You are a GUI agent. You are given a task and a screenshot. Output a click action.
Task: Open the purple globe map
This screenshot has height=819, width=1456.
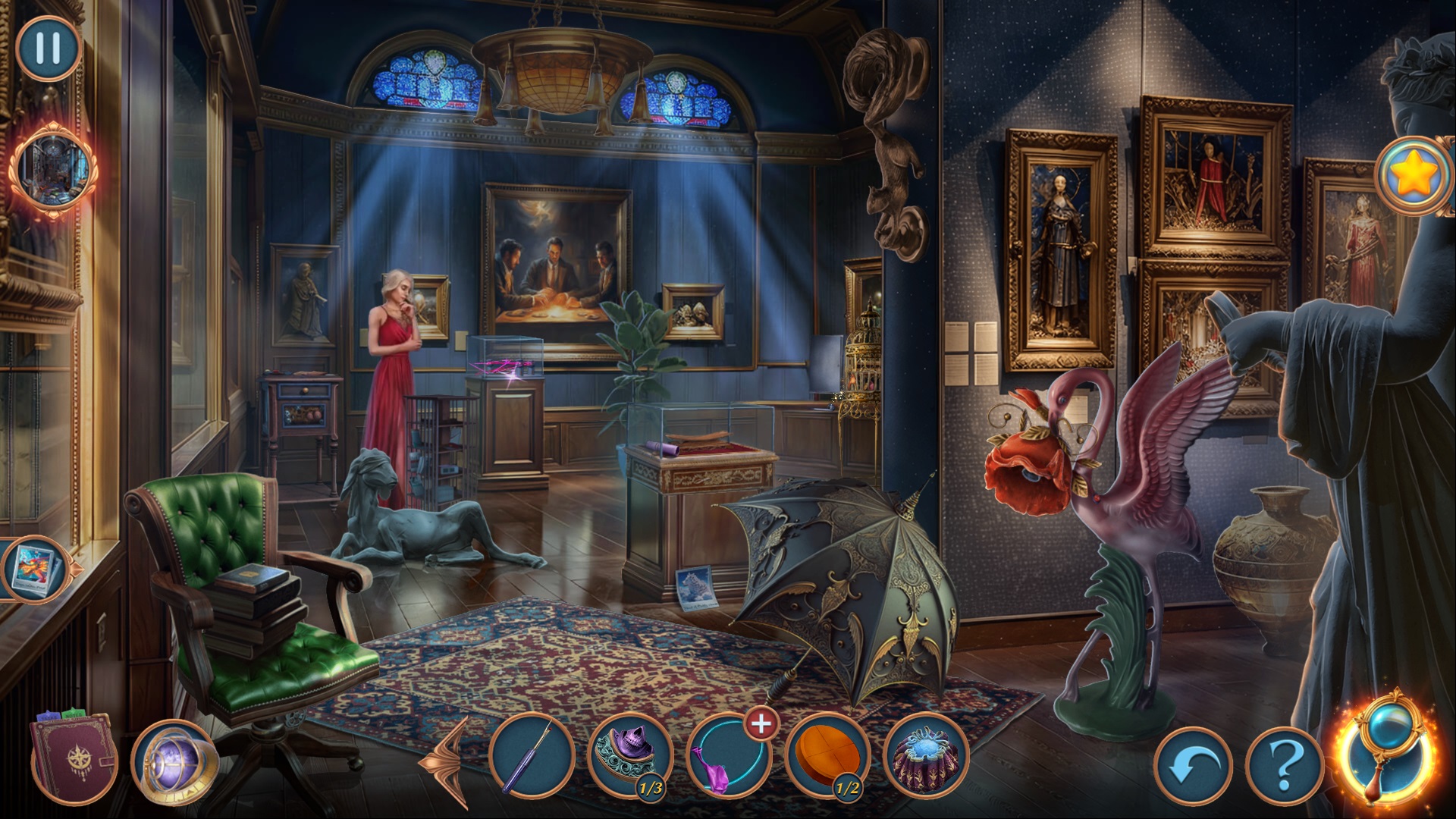coord(174,761)
